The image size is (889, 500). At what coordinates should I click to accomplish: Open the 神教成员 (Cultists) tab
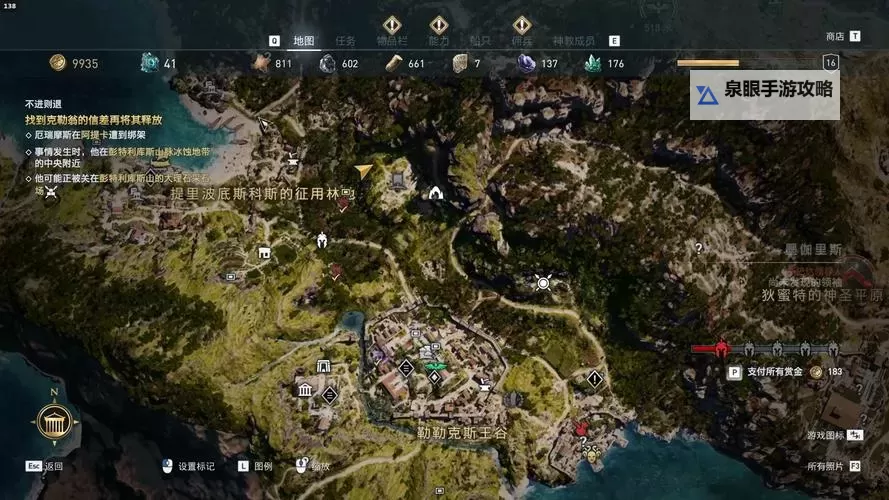574,41
